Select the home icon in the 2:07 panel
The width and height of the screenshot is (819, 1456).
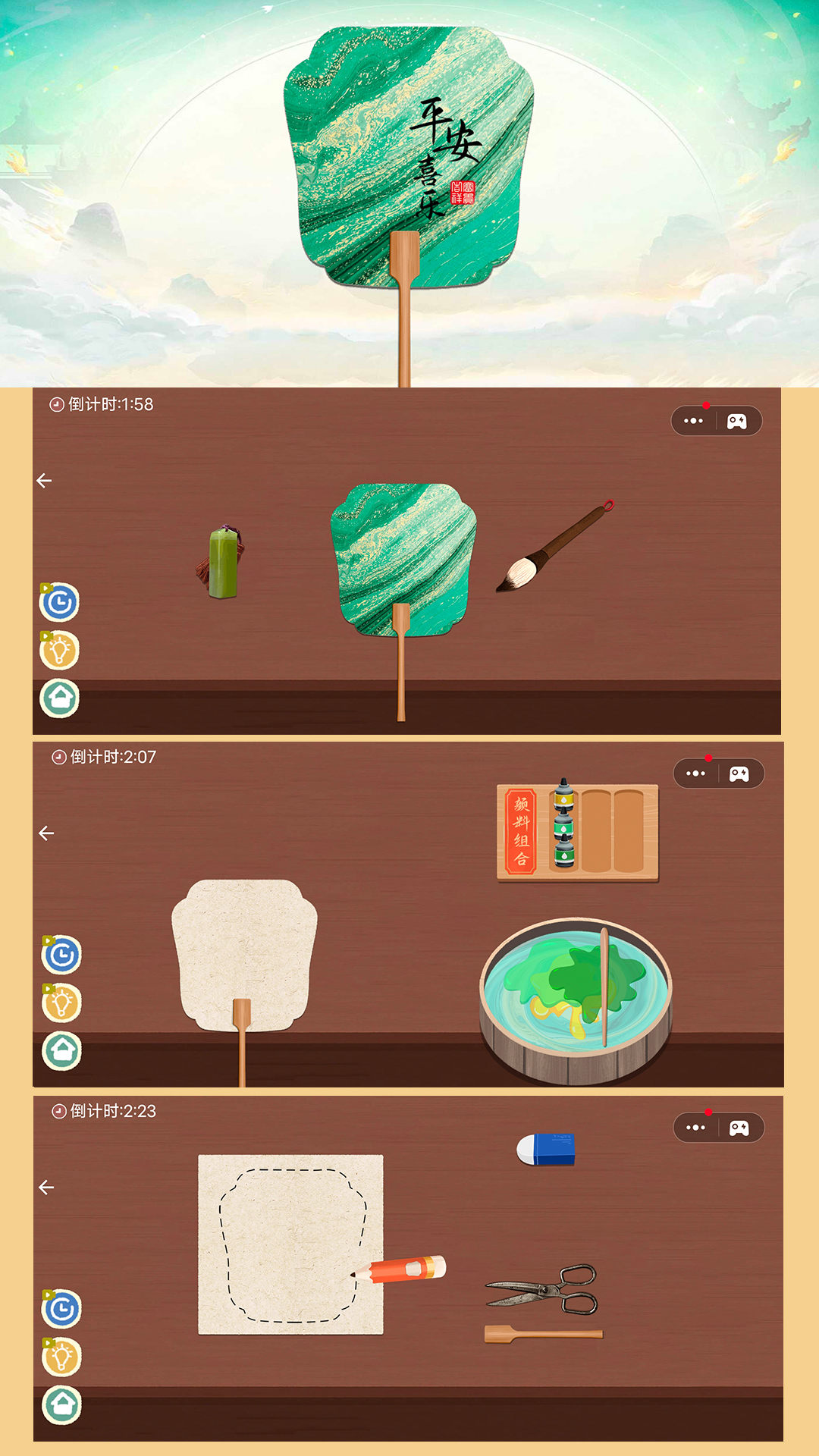click(x=62, y=1051)
